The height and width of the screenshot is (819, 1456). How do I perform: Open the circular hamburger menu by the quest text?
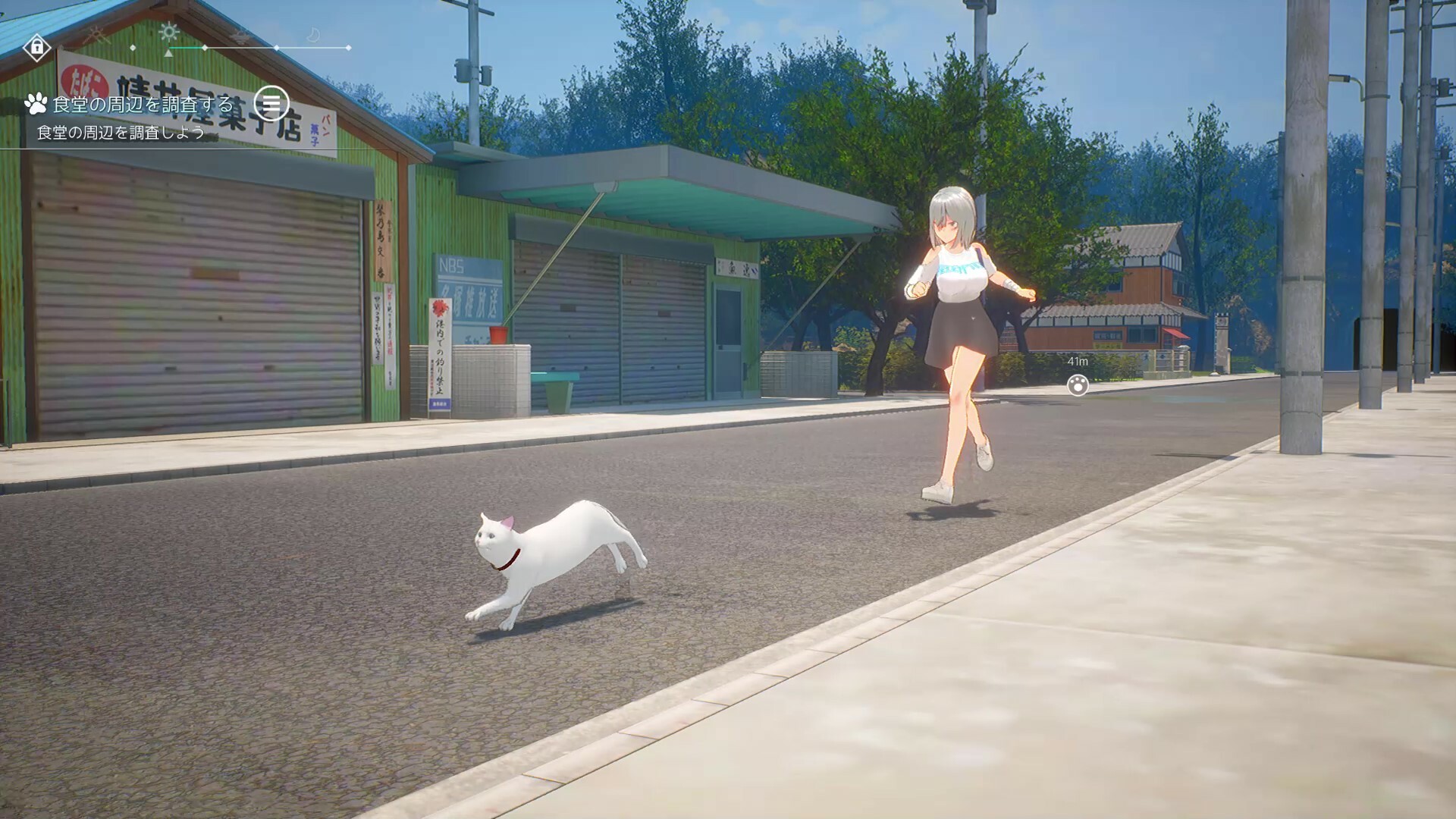pyautogui.click(x=272, y=104)
